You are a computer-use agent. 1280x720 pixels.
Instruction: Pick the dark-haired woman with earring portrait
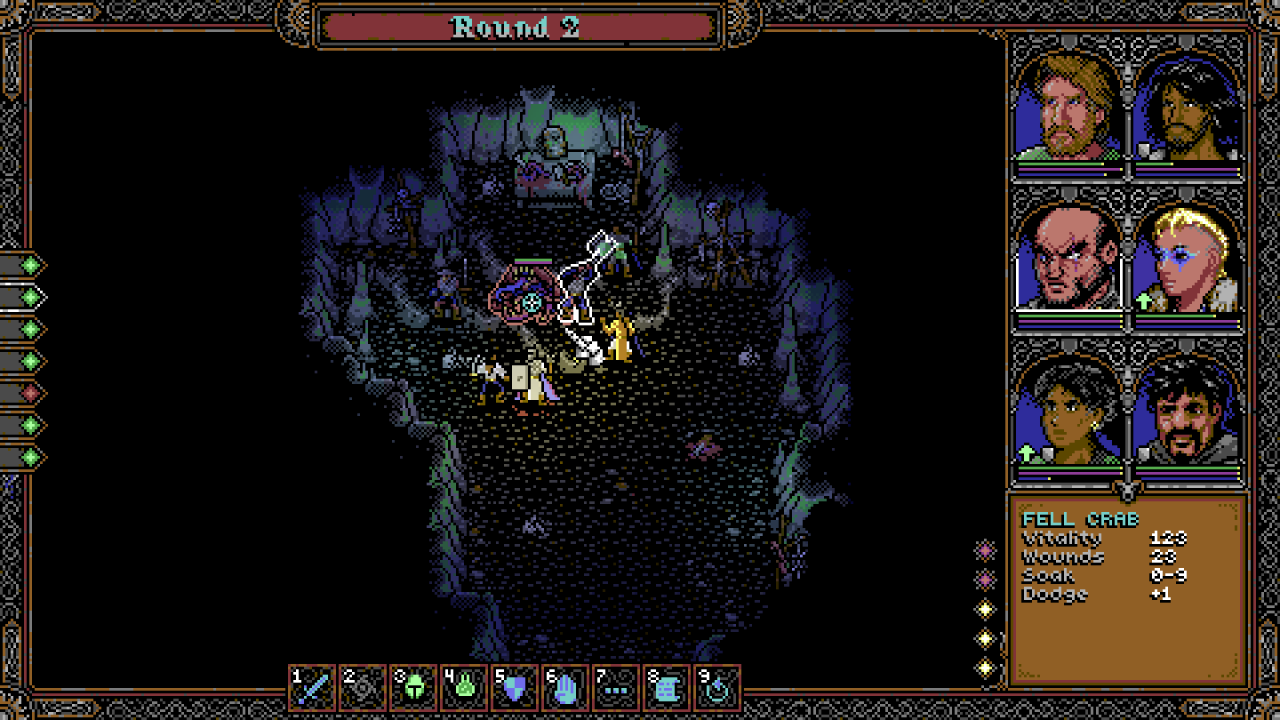[1069, 412]
